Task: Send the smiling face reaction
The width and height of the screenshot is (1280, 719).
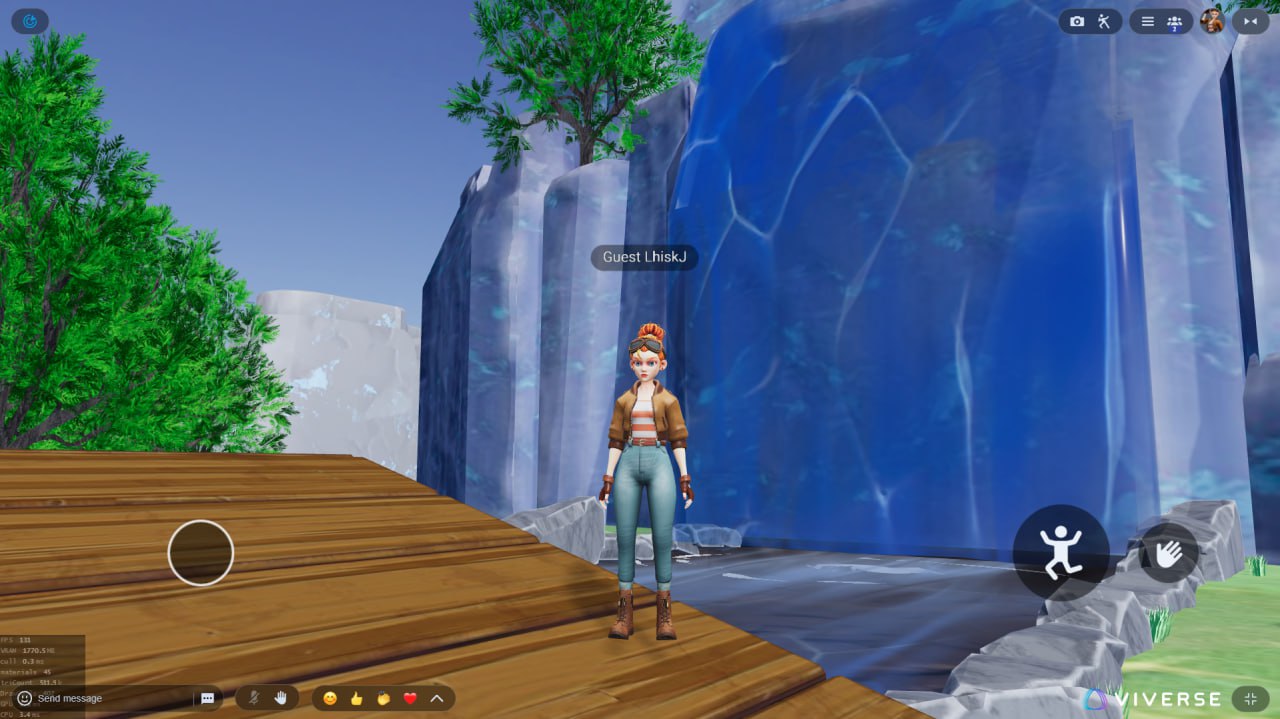Action: 330,698
